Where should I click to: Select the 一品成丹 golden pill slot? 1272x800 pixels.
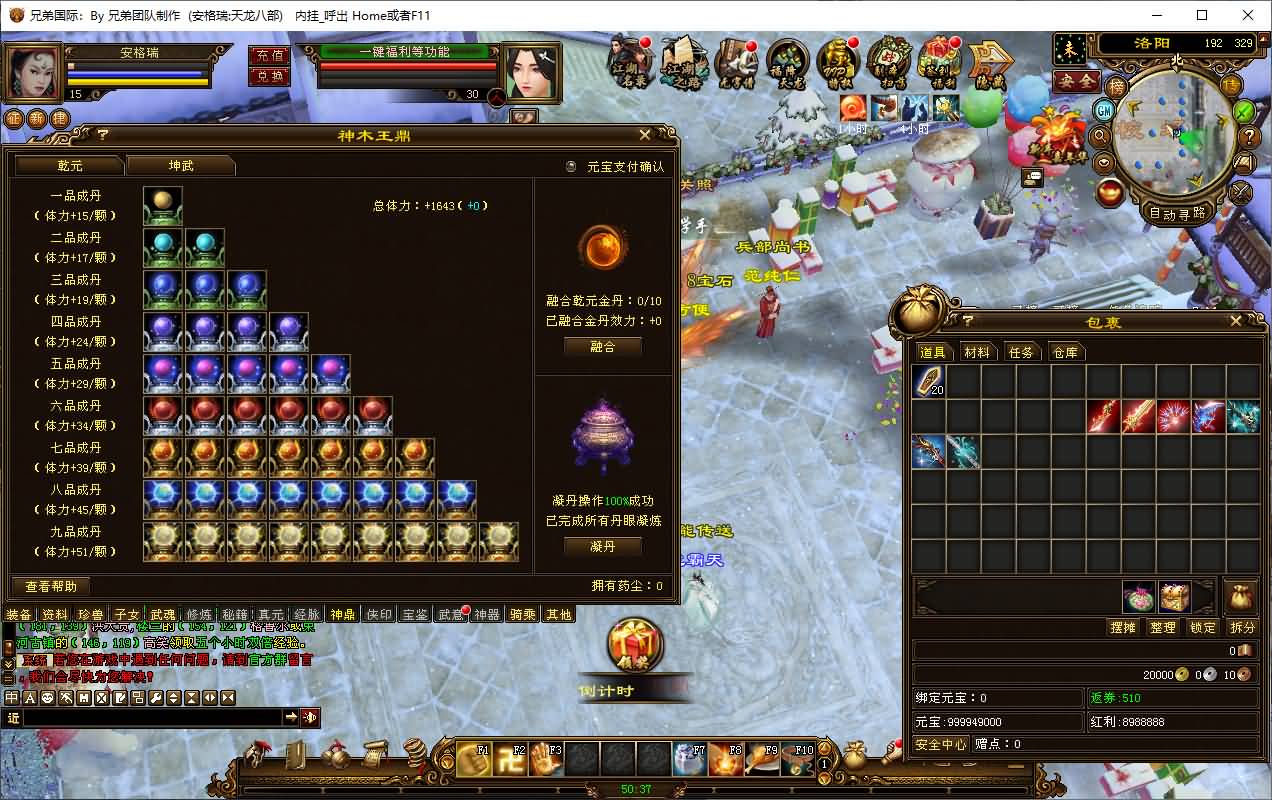coord(163,206)
